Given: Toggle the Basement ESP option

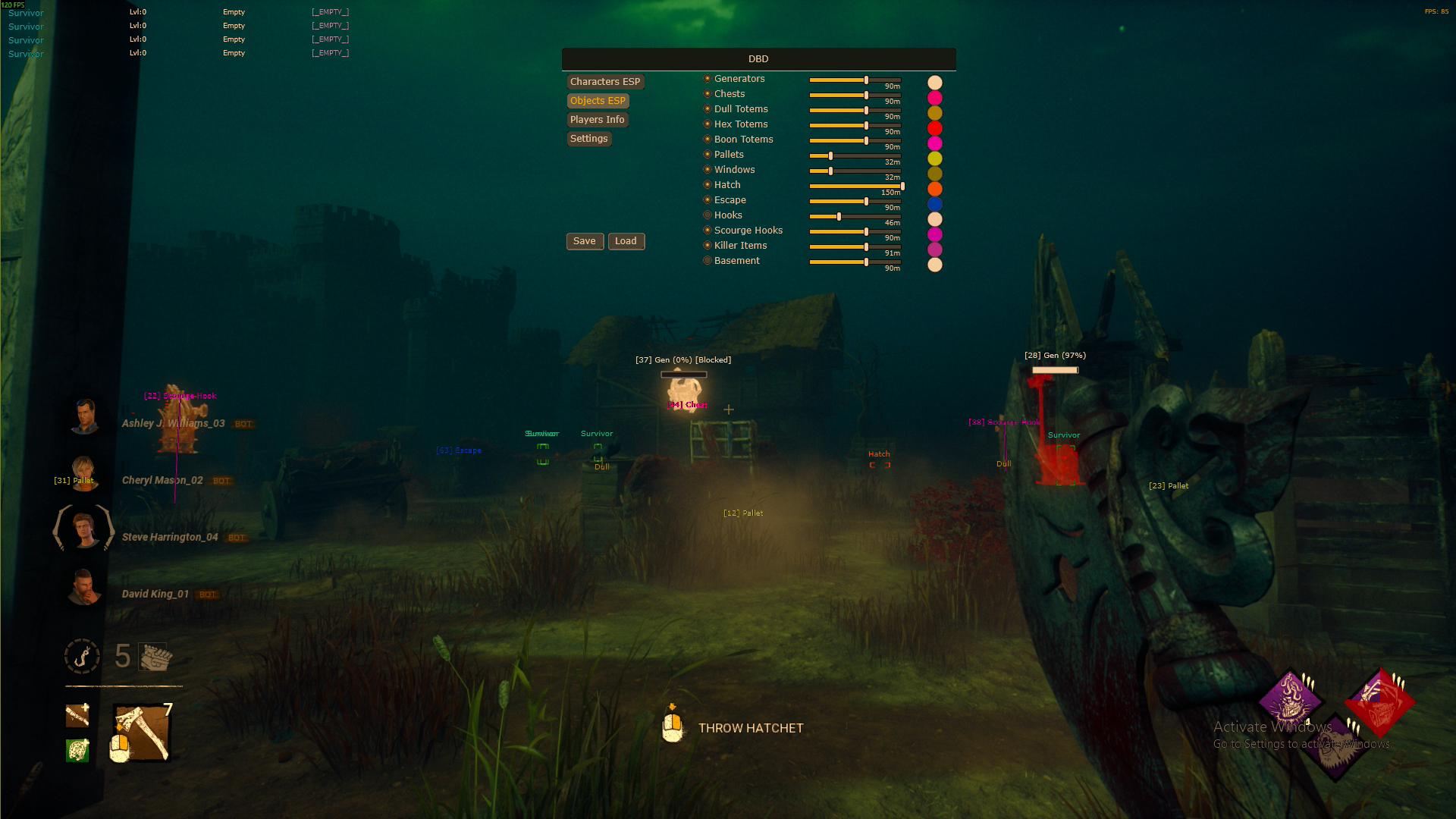Looking at the screenshot, I should (x=708, y=261).
